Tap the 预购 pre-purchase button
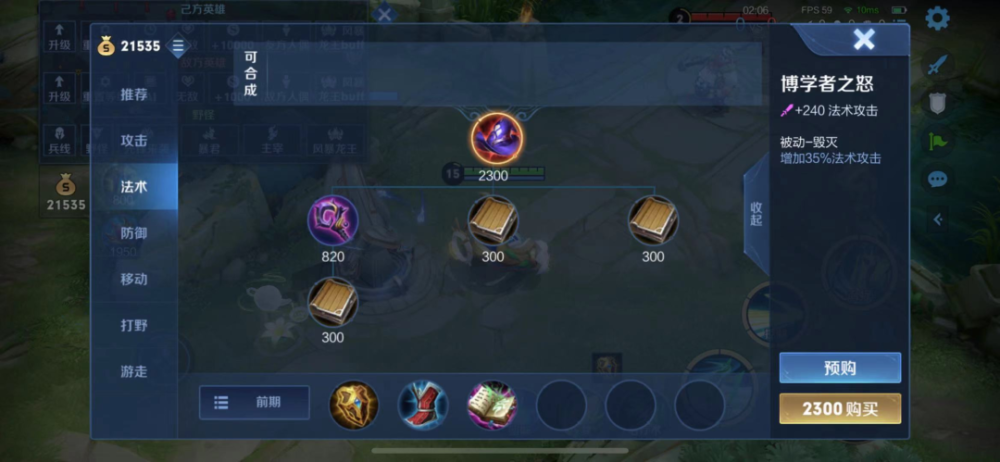This screenshot has width=1000, height=462. point(840,368)
